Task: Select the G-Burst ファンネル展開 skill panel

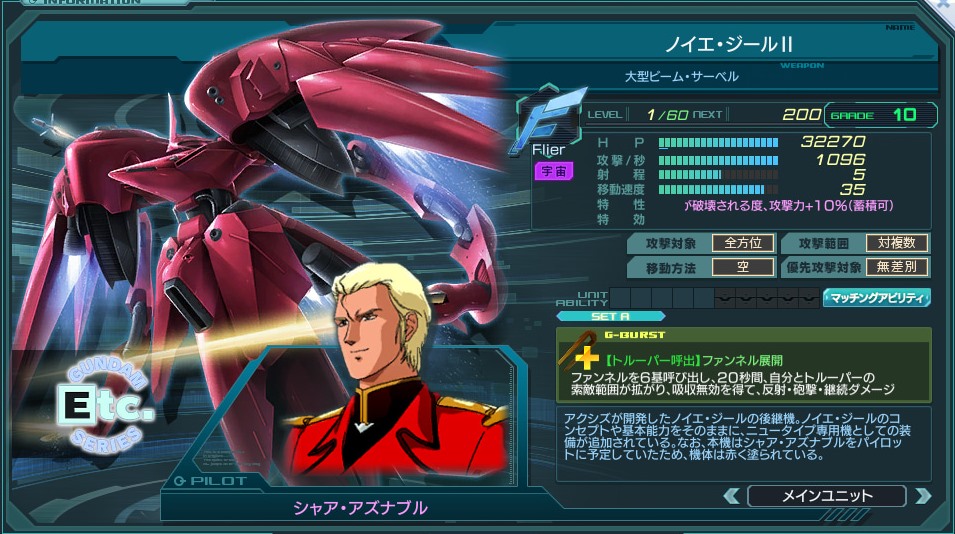Action: click(743, 365)
